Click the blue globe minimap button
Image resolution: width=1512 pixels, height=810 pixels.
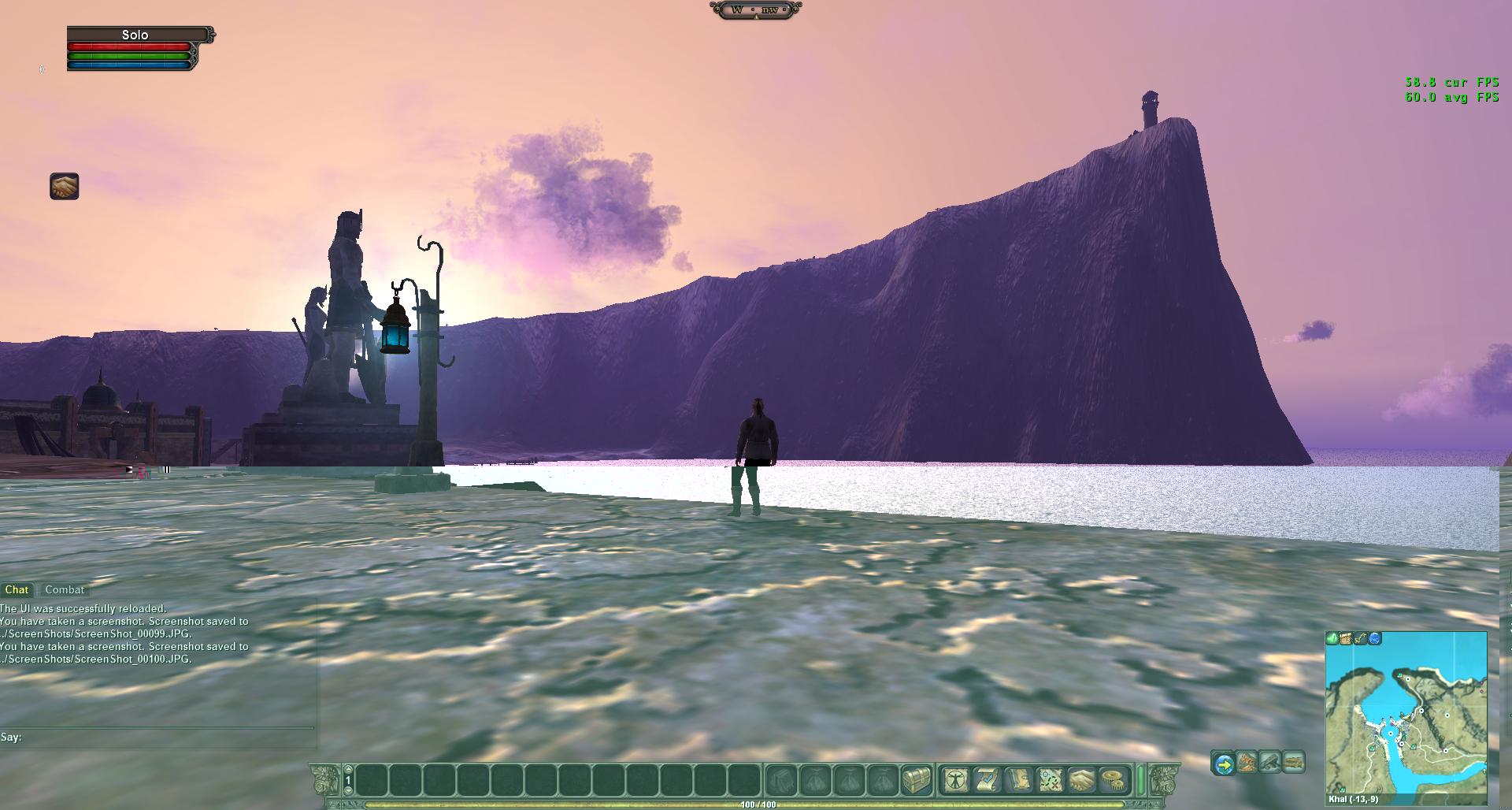coord(1375,638)
